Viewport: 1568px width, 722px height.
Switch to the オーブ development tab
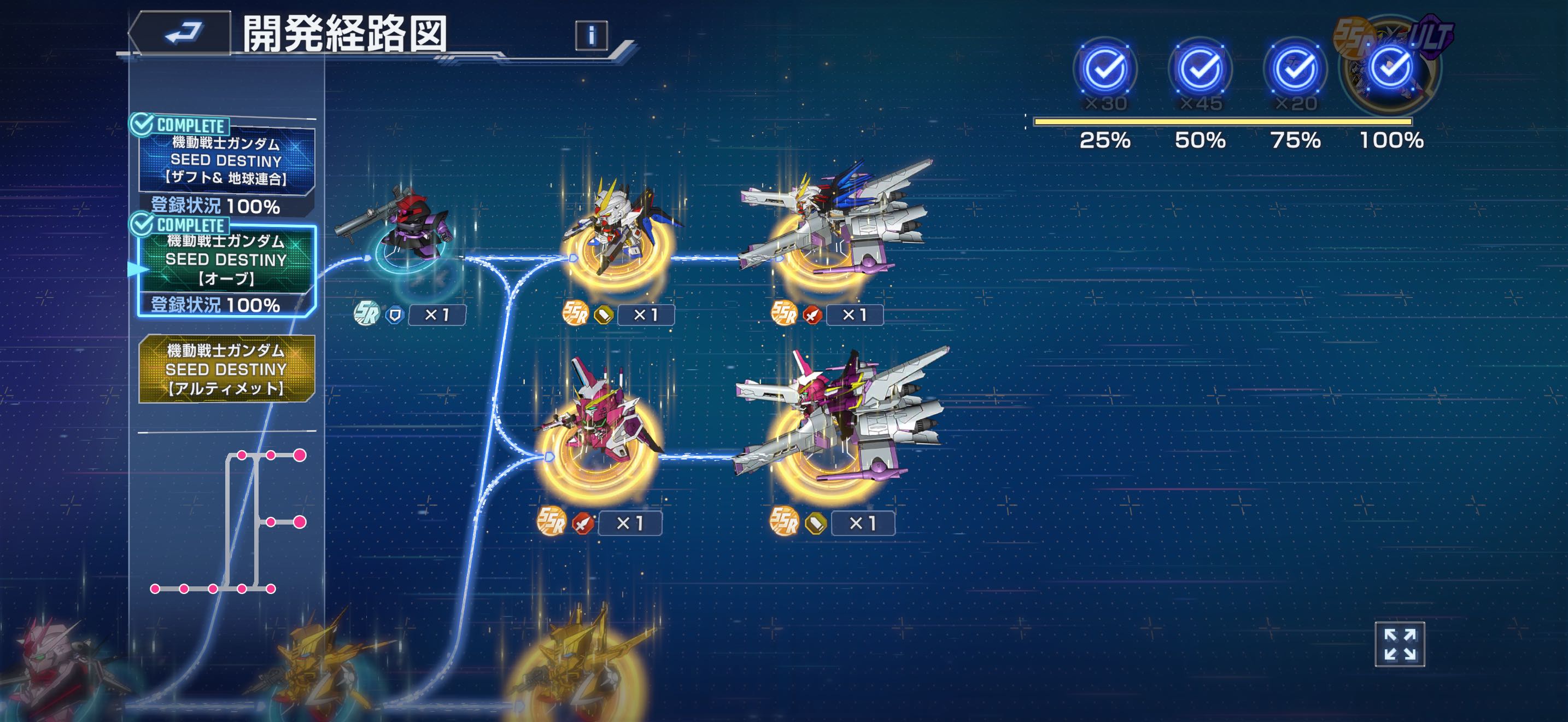(226, 260)
